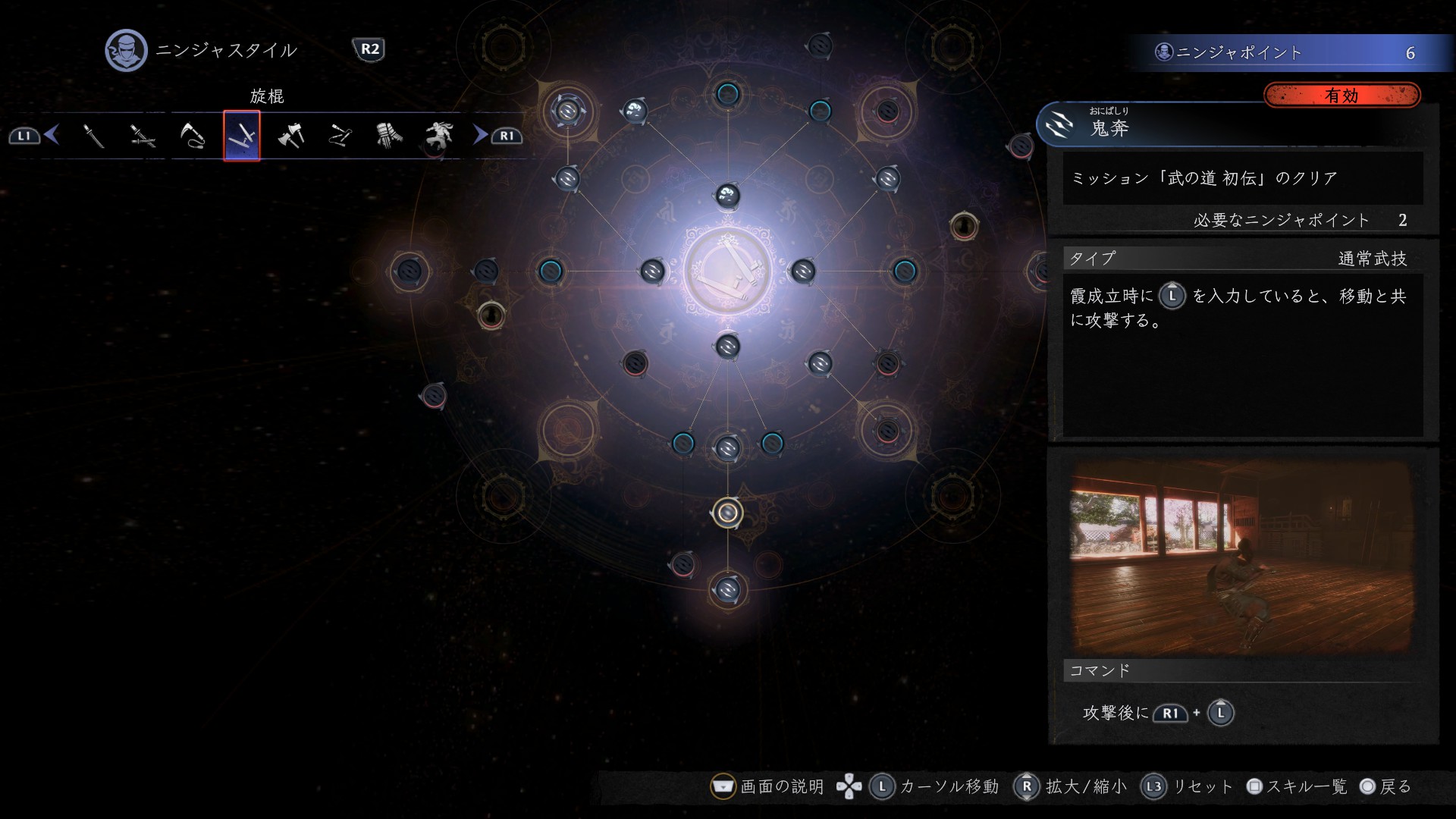This screenshot has height=819, width=1456.
Task: Choose the bottommost skill node of the tree
Action: (727, 590)
